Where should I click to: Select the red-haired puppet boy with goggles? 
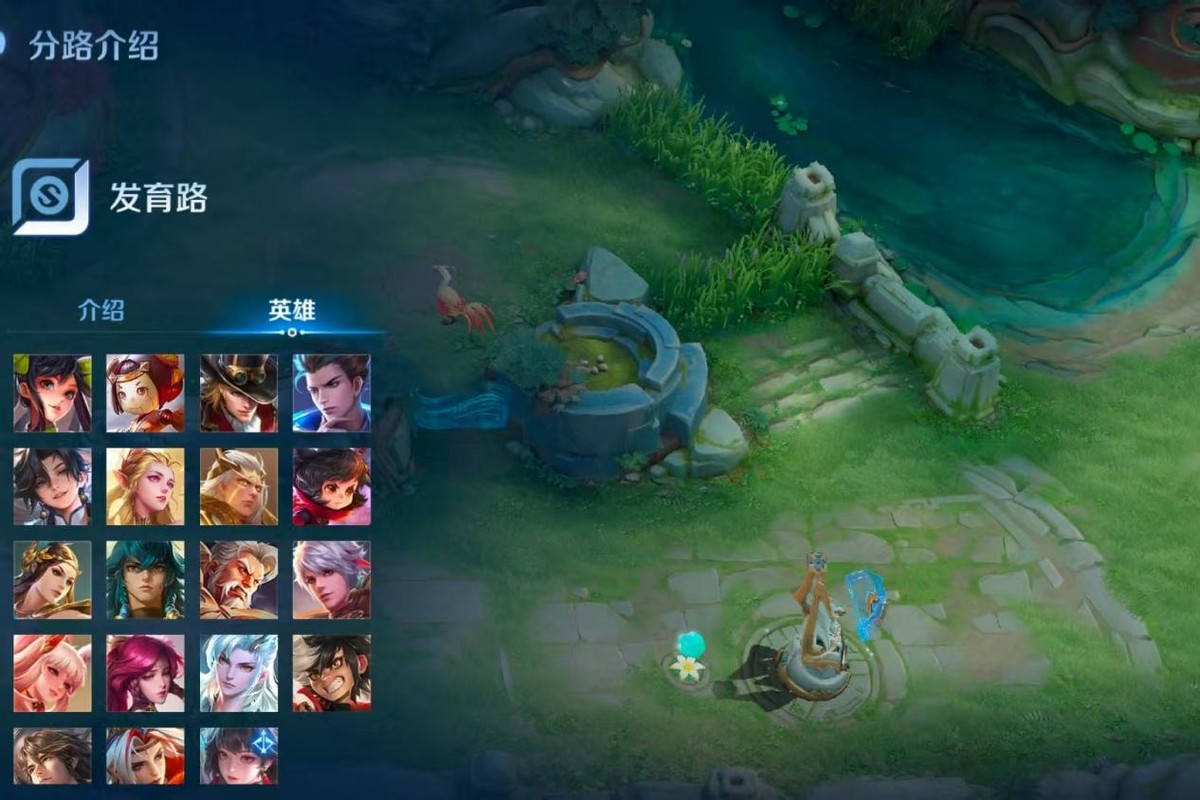pyautogui.click(x=145, y=393)
